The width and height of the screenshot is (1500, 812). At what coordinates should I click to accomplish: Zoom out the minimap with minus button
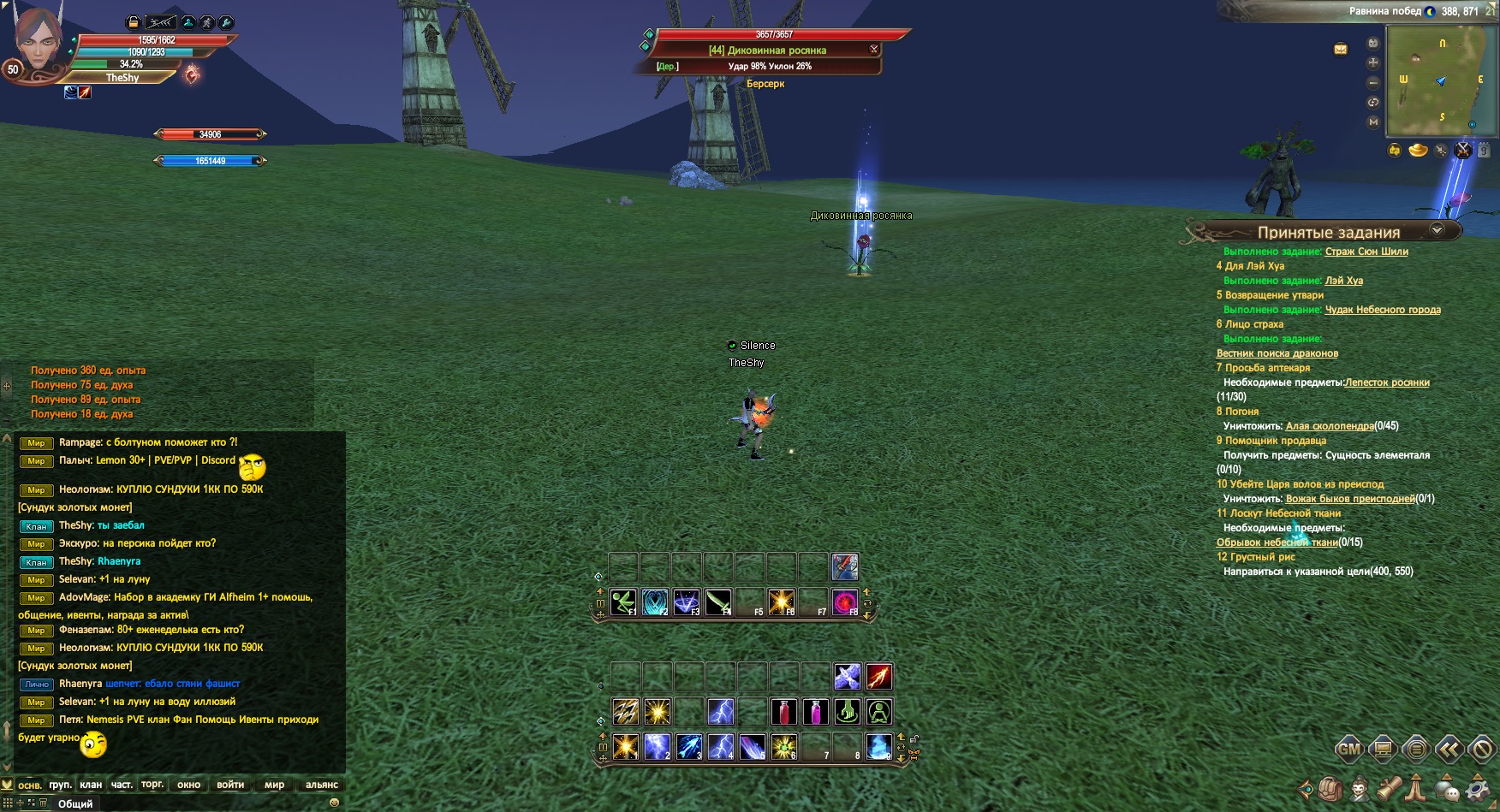pyautogui.click(x=1373, y=83)
